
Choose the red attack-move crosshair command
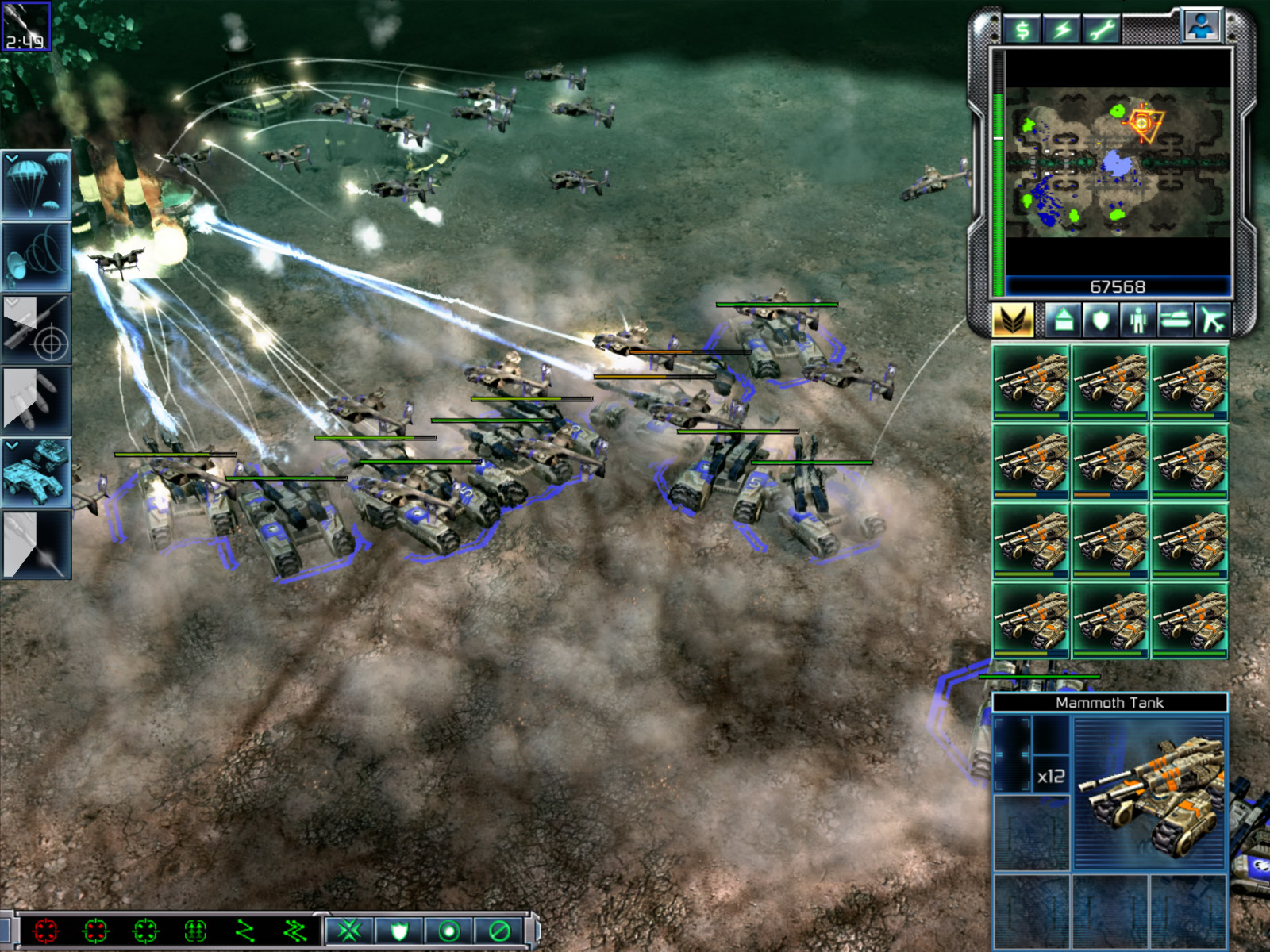pos(46,930)
